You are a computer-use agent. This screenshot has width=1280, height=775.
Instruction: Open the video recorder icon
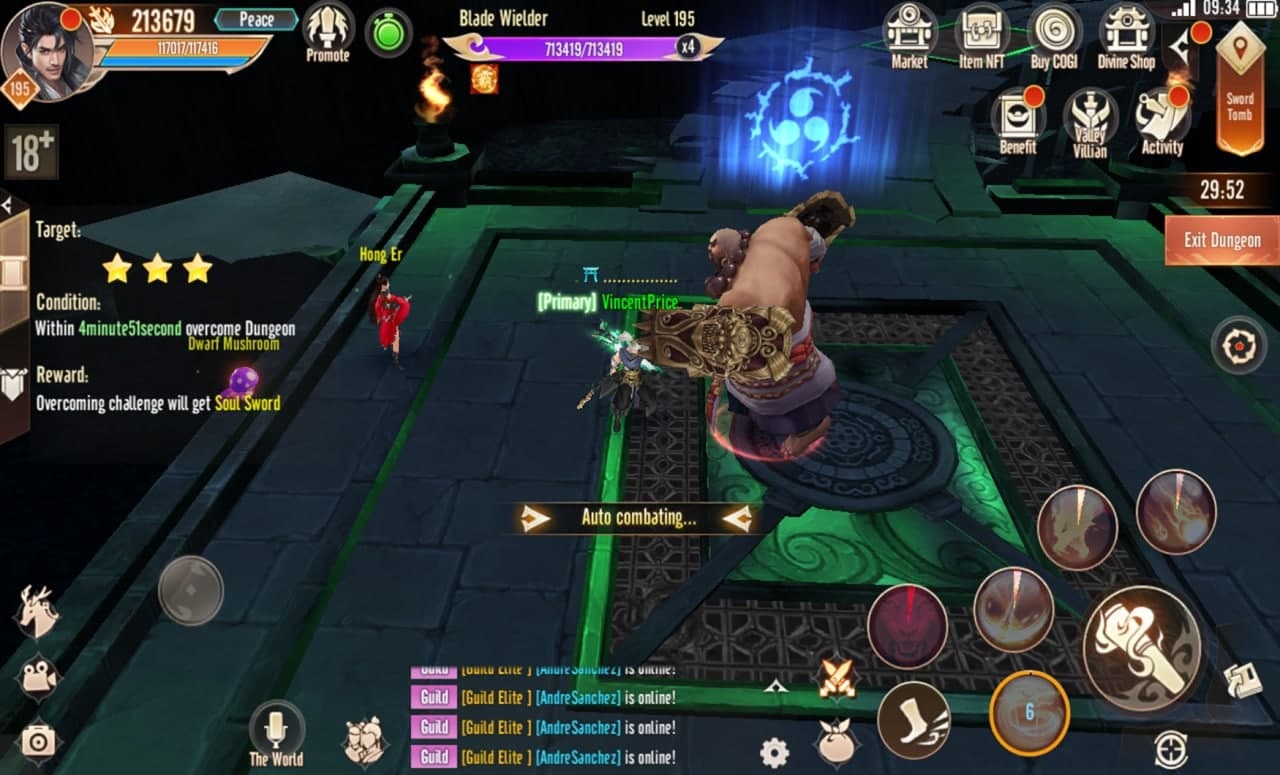tap(38, 677)
